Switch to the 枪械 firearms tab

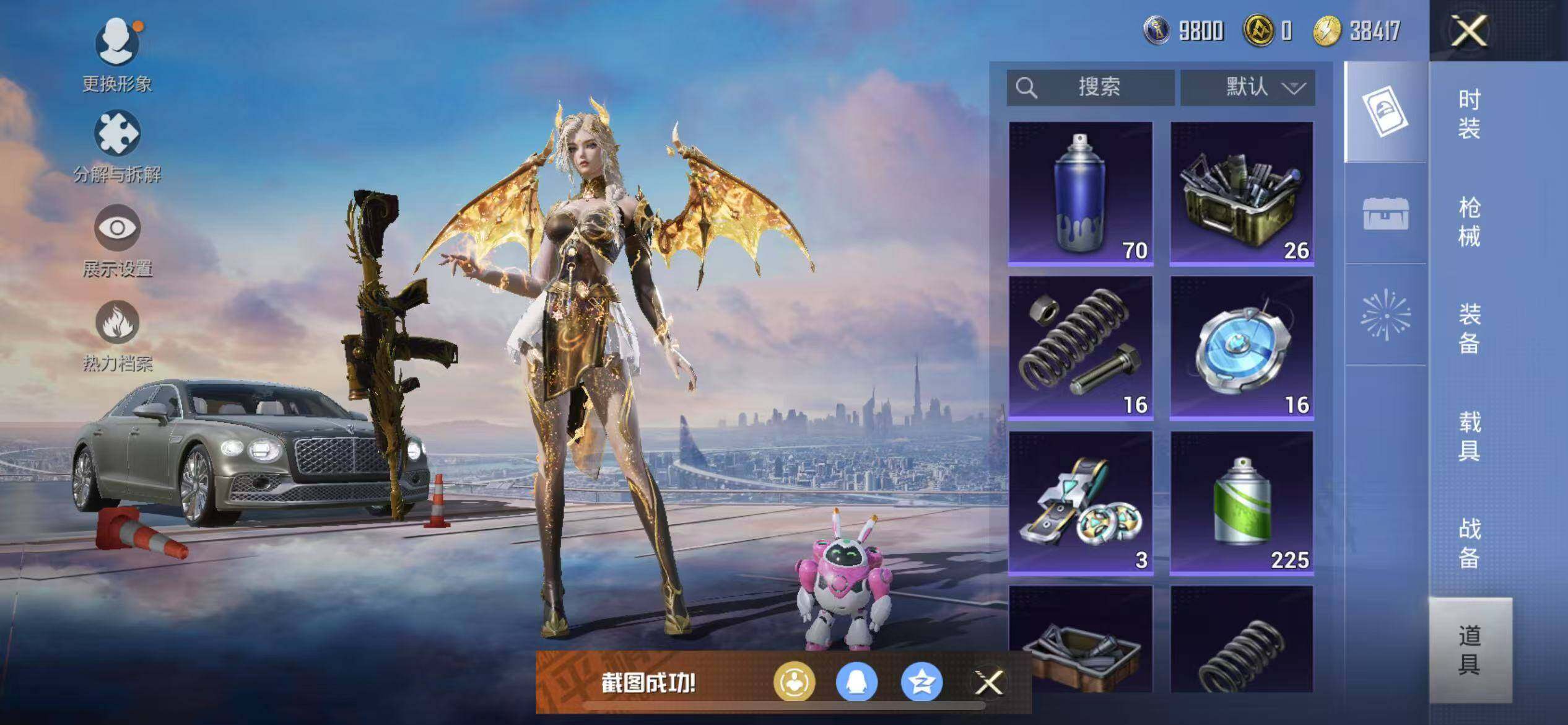tap(1469, 221)
